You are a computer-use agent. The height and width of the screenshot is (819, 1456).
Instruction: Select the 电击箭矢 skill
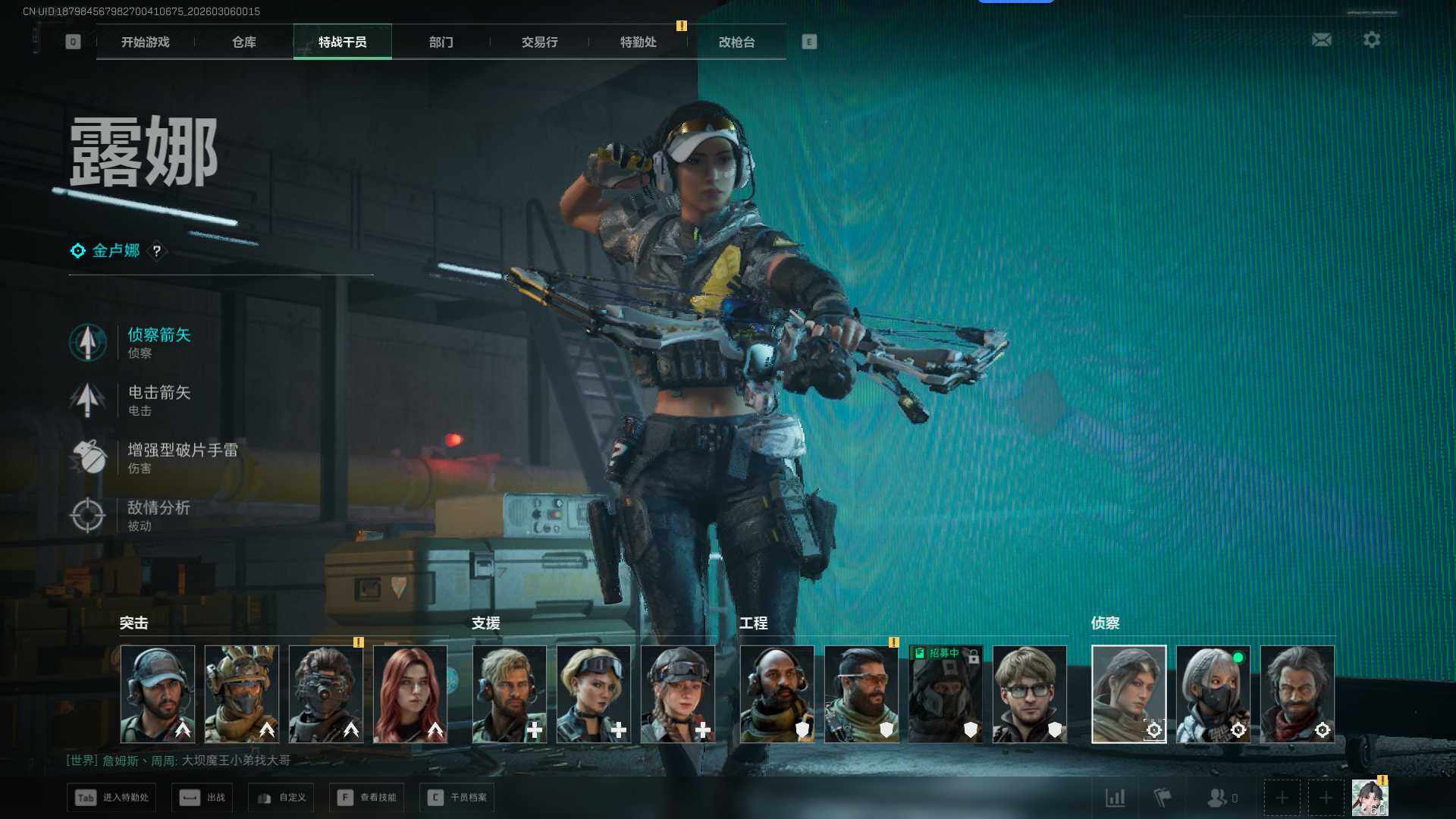tap(158, 399)
